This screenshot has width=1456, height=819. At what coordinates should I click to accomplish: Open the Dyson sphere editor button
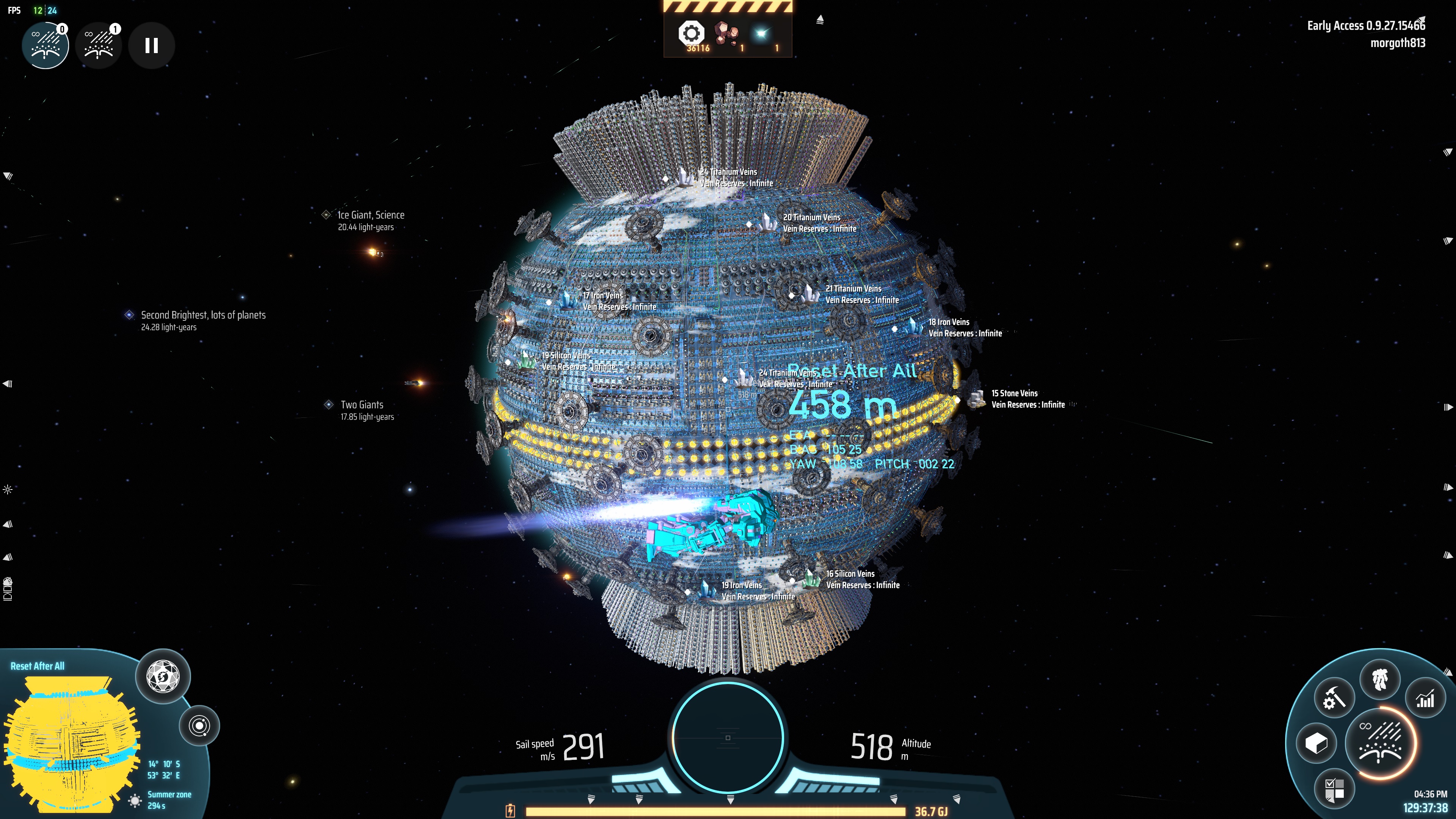[x=163, y=676]
